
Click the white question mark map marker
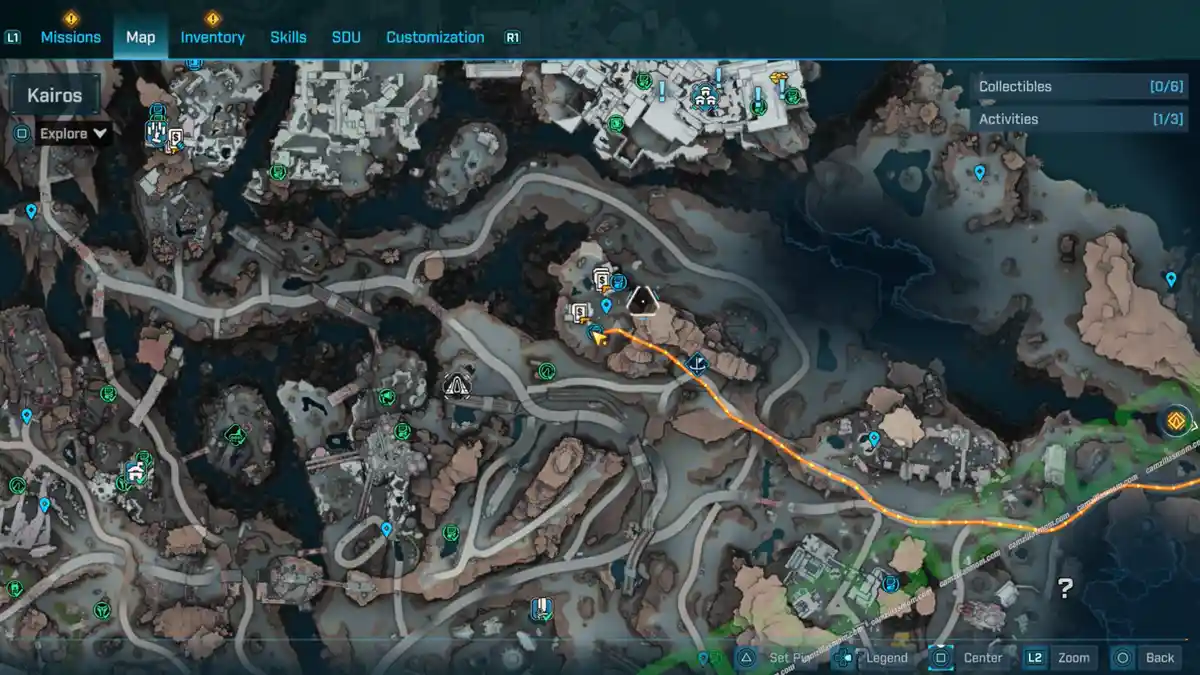1065,589
